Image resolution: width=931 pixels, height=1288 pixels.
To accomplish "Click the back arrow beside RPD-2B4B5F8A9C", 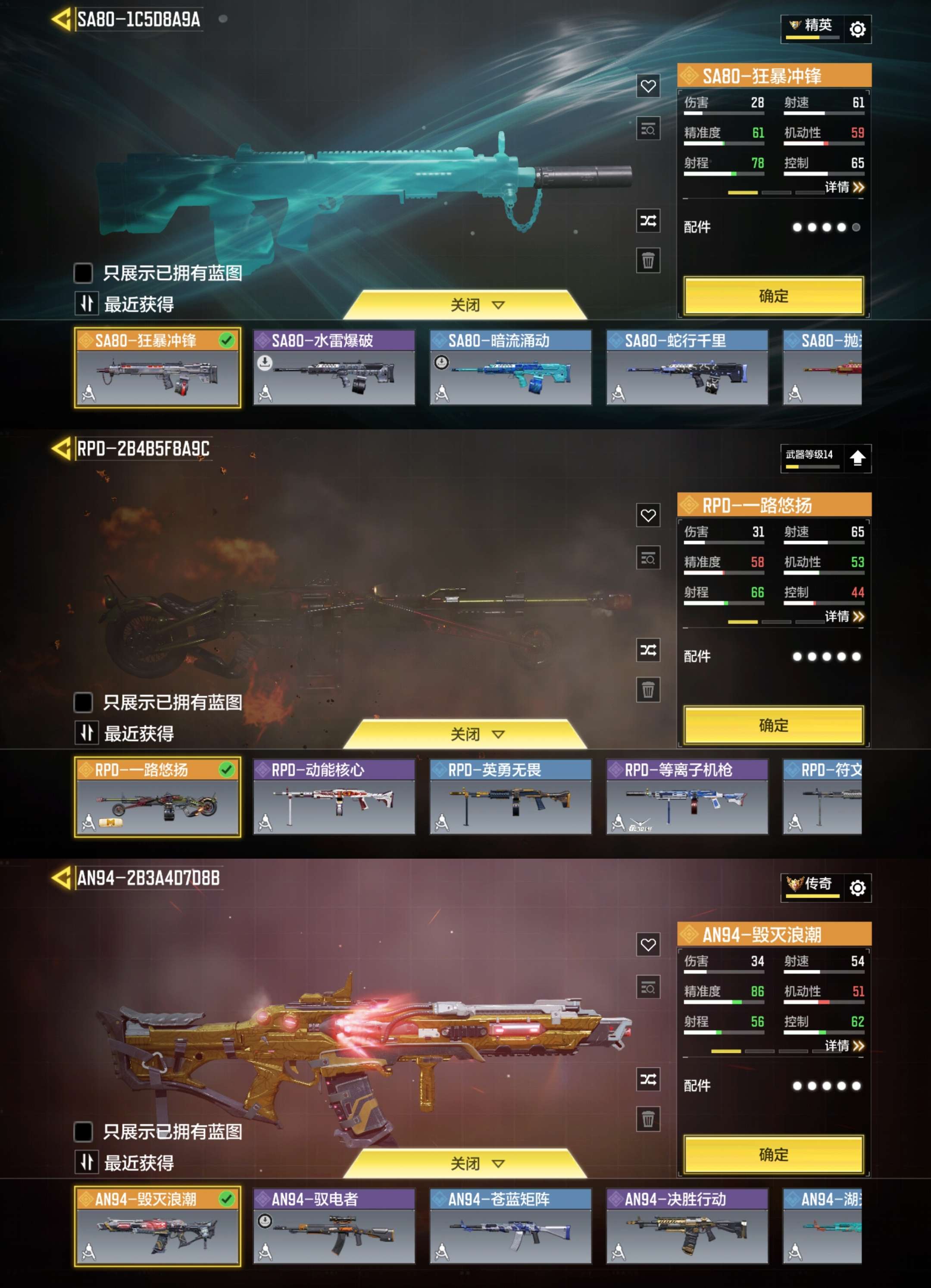I will tap(61, 449).
